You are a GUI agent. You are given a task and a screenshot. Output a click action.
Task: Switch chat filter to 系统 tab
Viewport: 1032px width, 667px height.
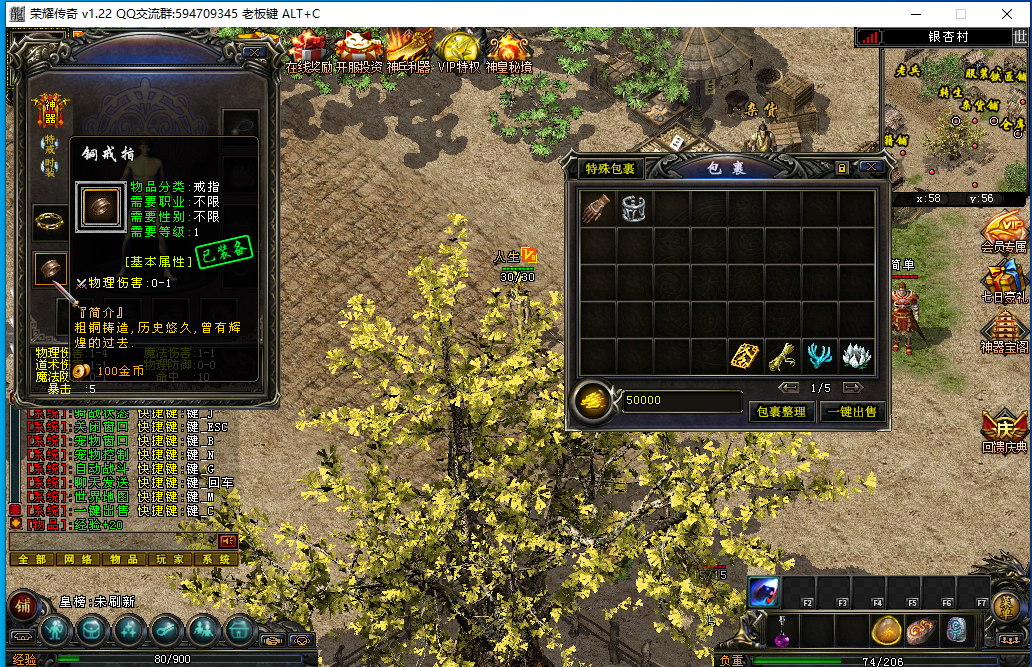pos(216,559)
